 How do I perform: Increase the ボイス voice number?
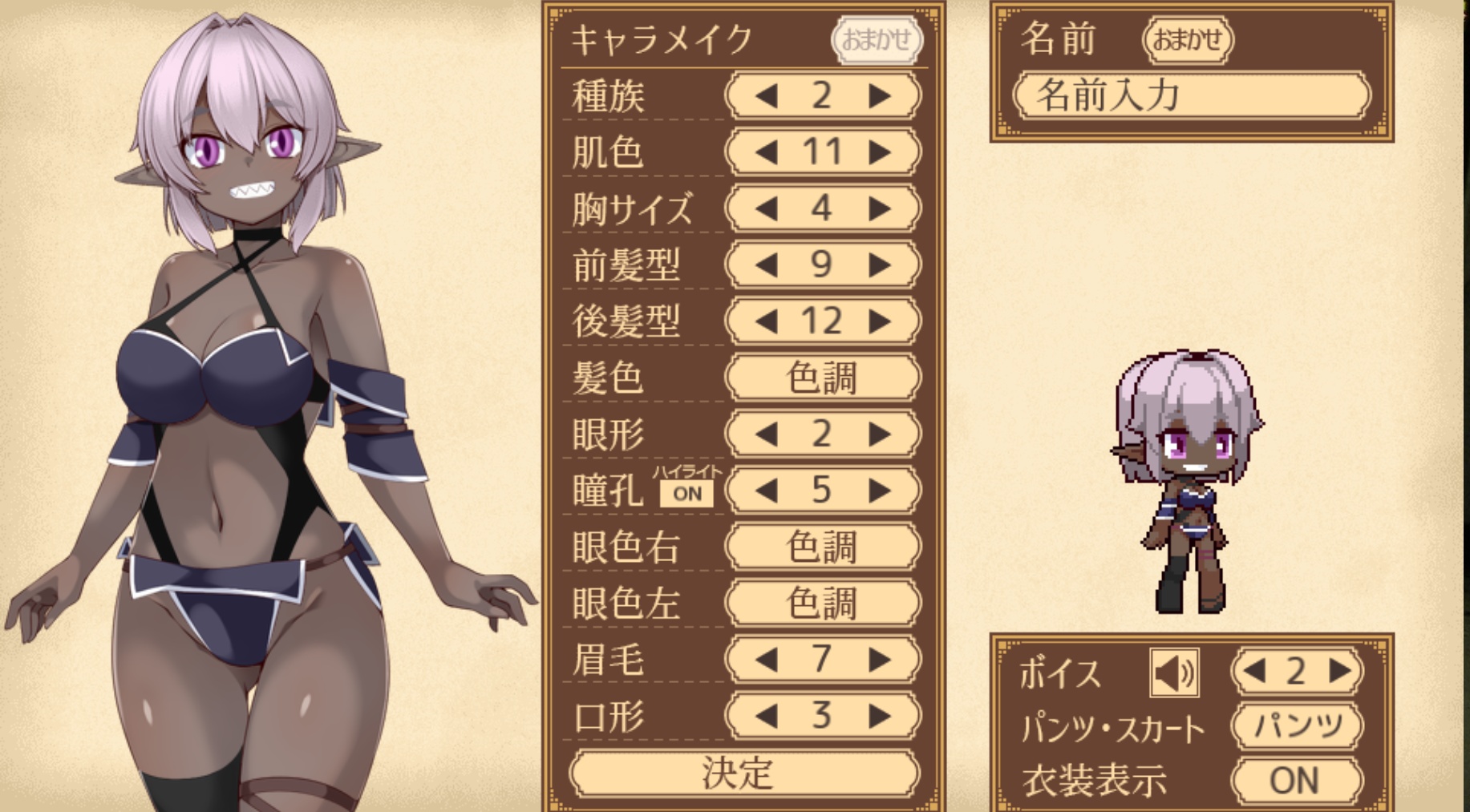coord(1339,671)
